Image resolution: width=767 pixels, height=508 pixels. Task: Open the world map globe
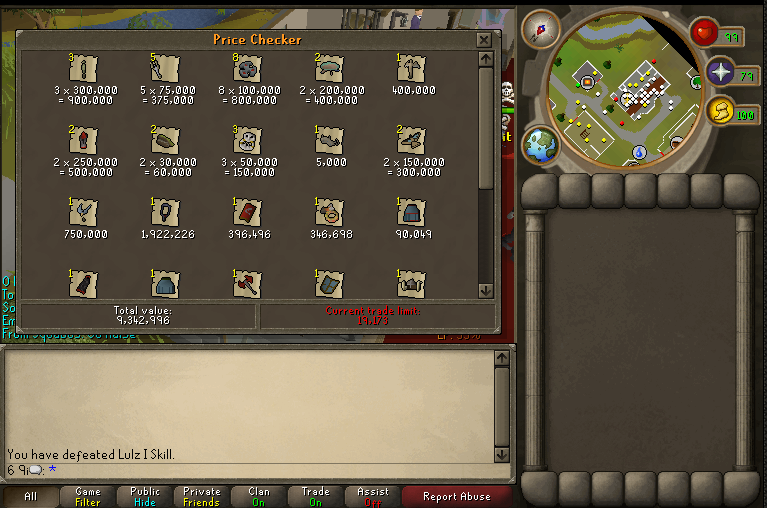[541, 144]
